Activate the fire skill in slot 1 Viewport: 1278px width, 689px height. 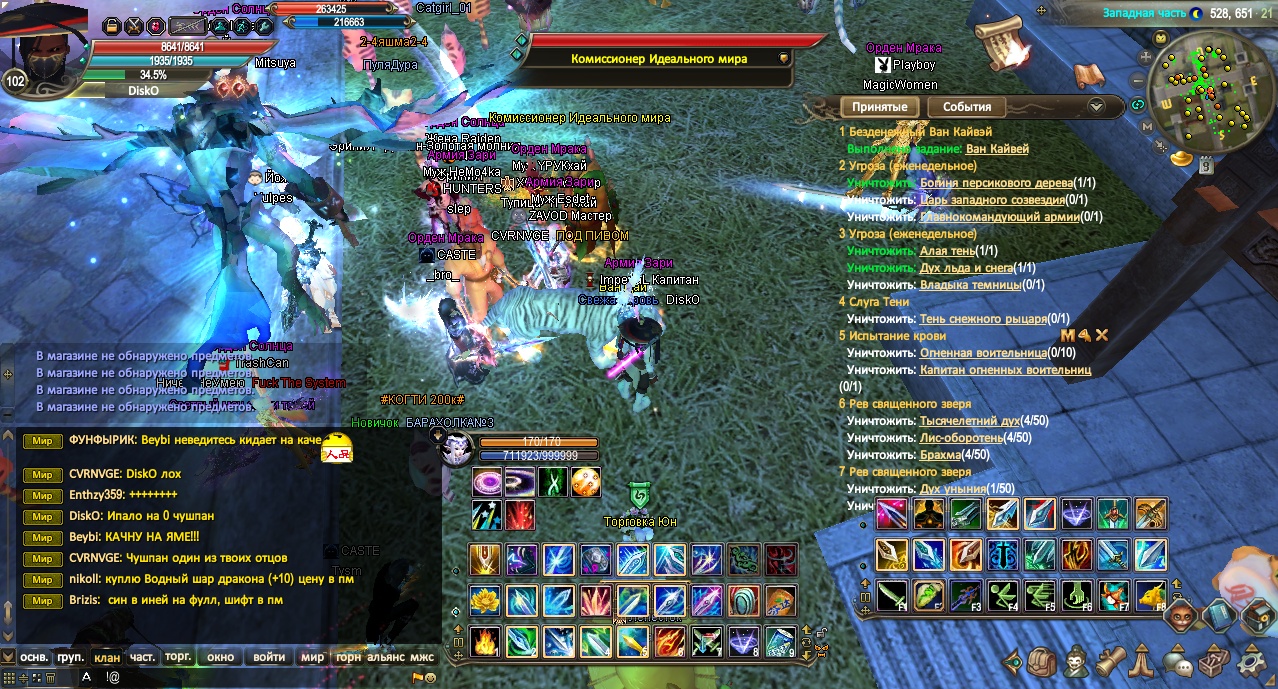pos(485,641)
